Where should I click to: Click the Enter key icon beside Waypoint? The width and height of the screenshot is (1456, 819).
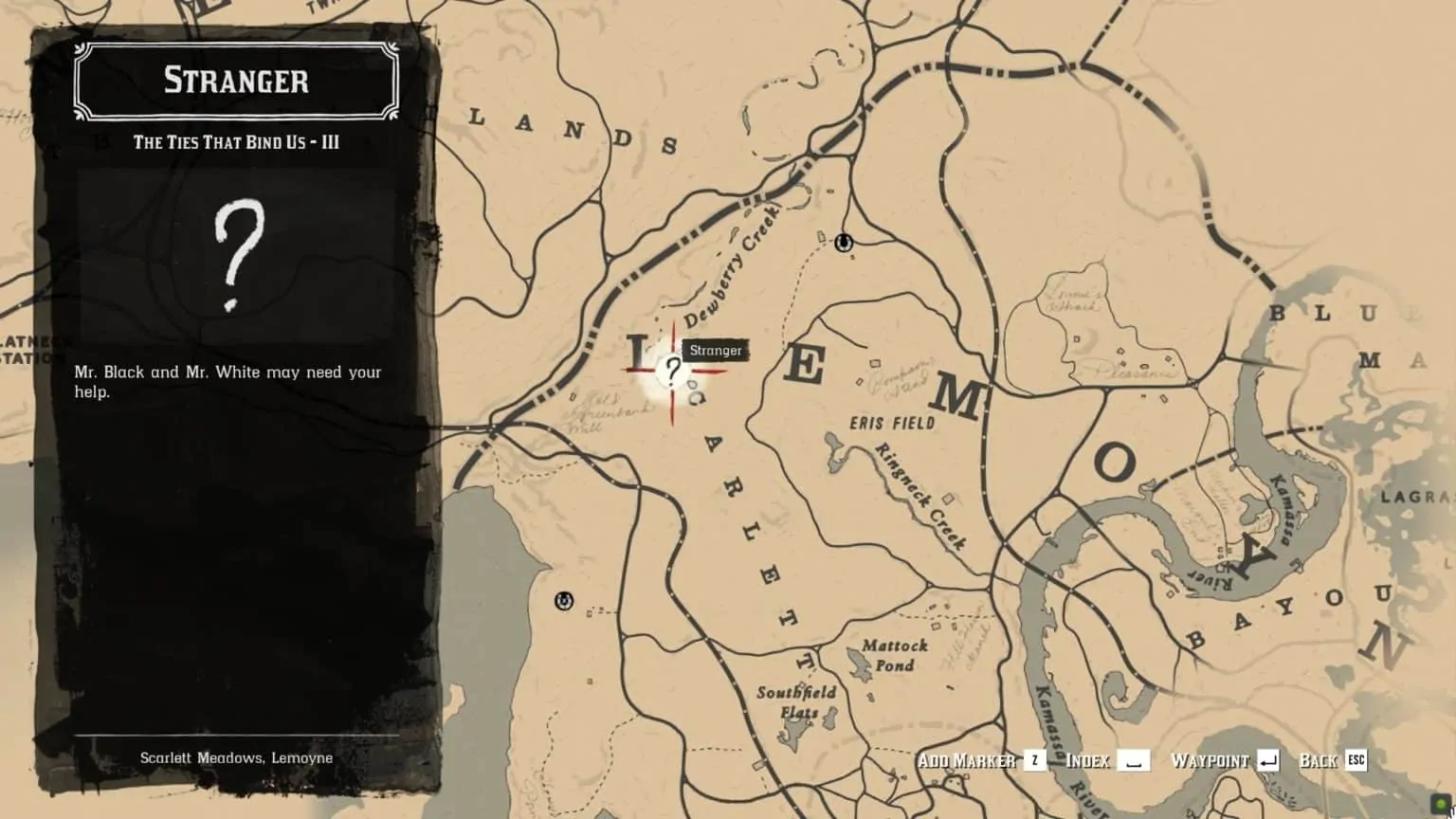tap(1266, 760)
